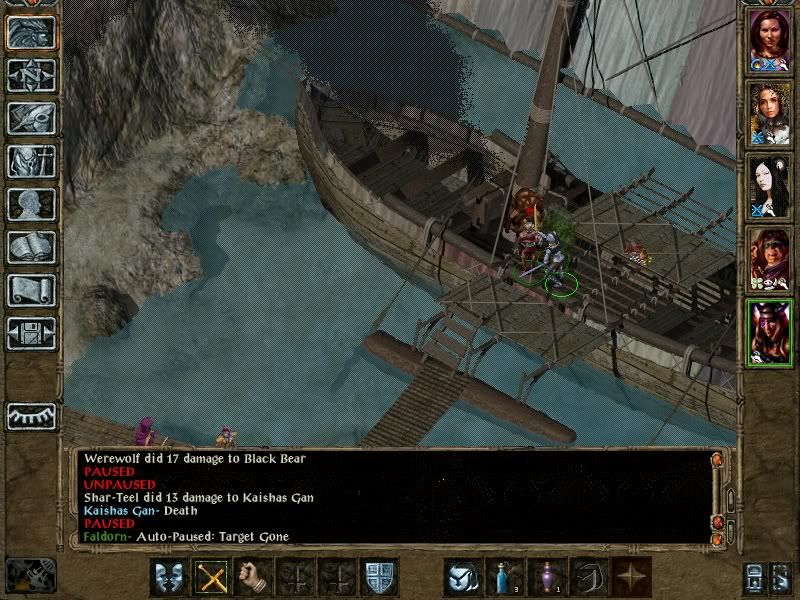Viewport: 800px width, 600px height.
Task: Open the inventory screen
Action: click(31, 161)
